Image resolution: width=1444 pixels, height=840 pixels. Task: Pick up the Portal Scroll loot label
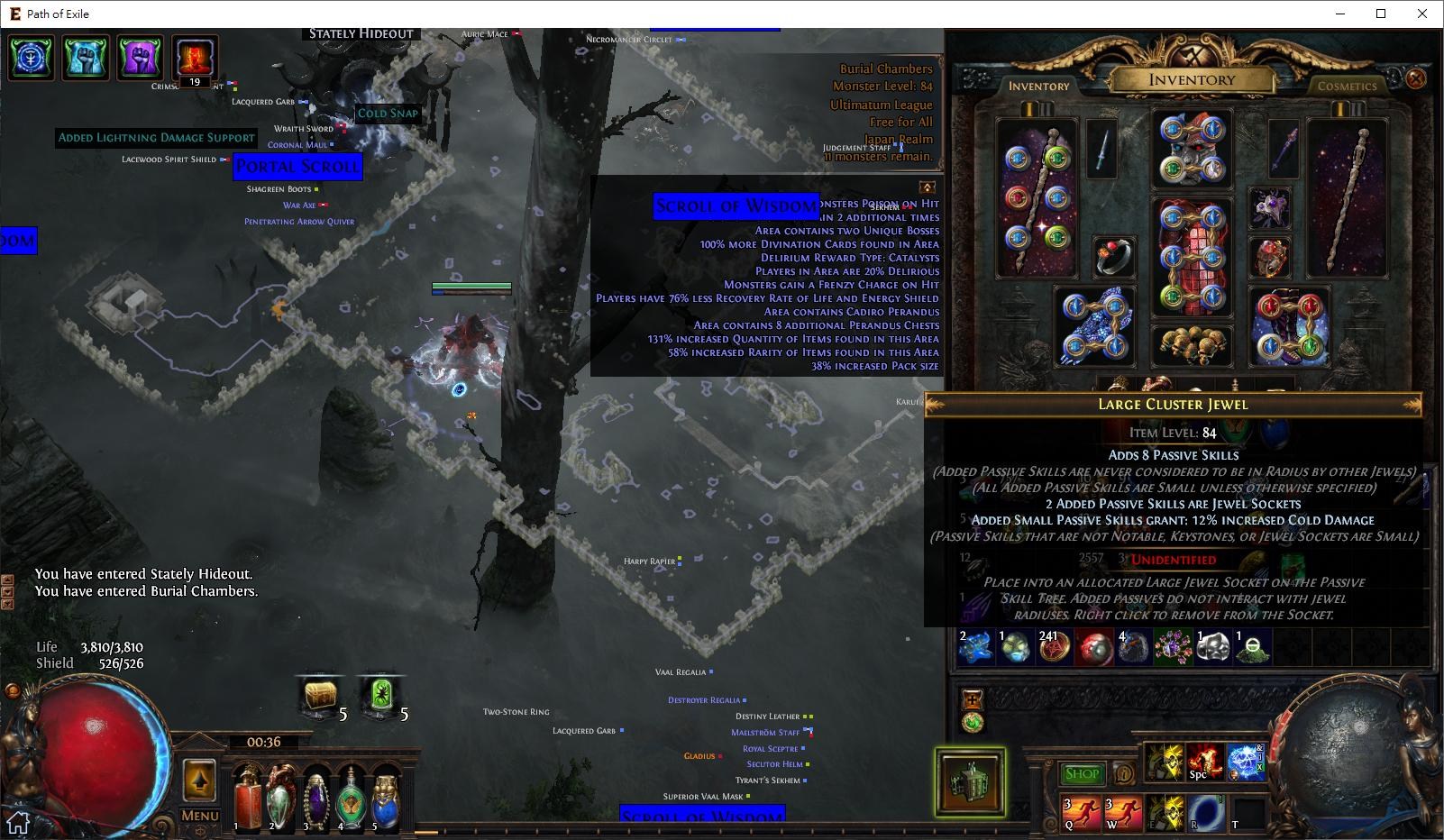(297, 167)
